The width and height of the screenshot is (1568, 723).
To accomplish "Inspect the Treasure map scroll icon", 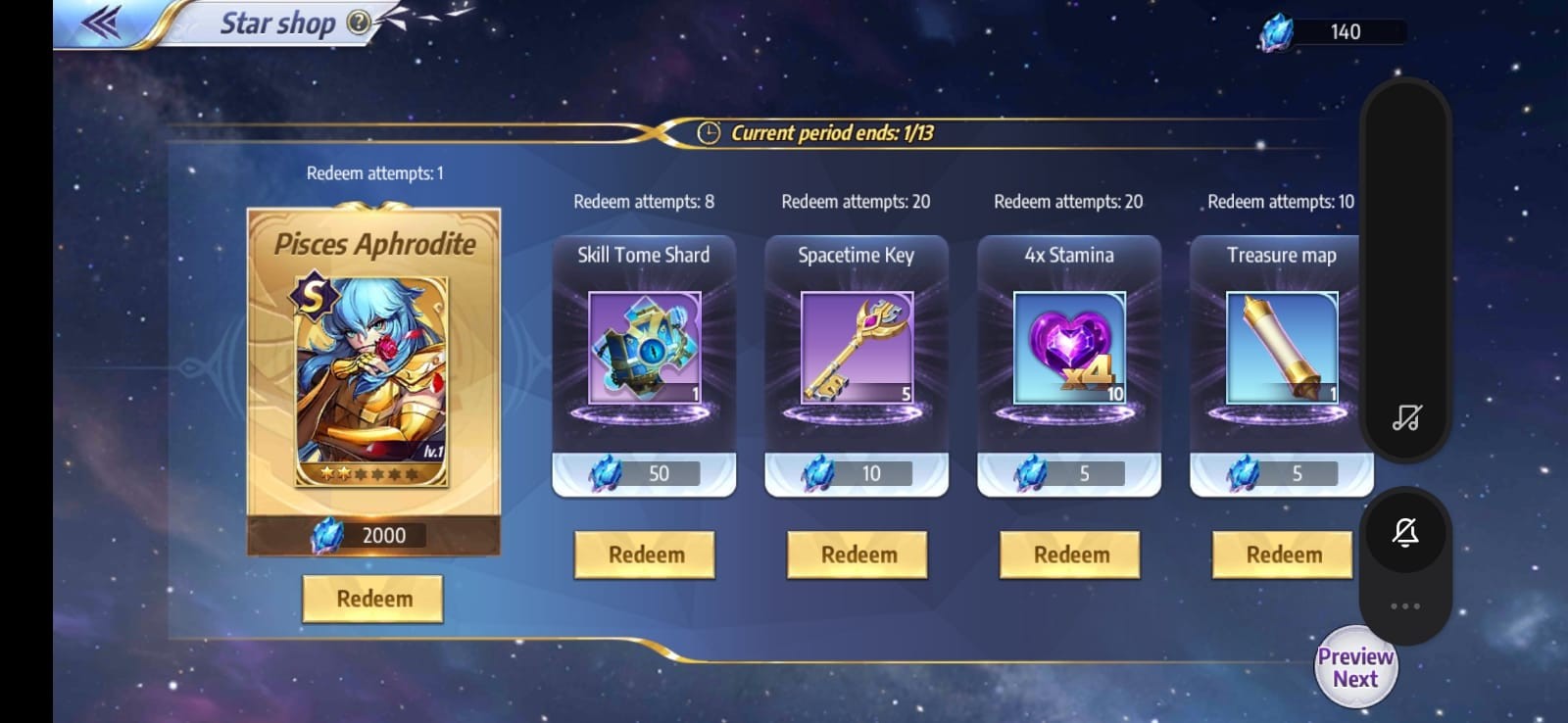I will point(1282,348).
